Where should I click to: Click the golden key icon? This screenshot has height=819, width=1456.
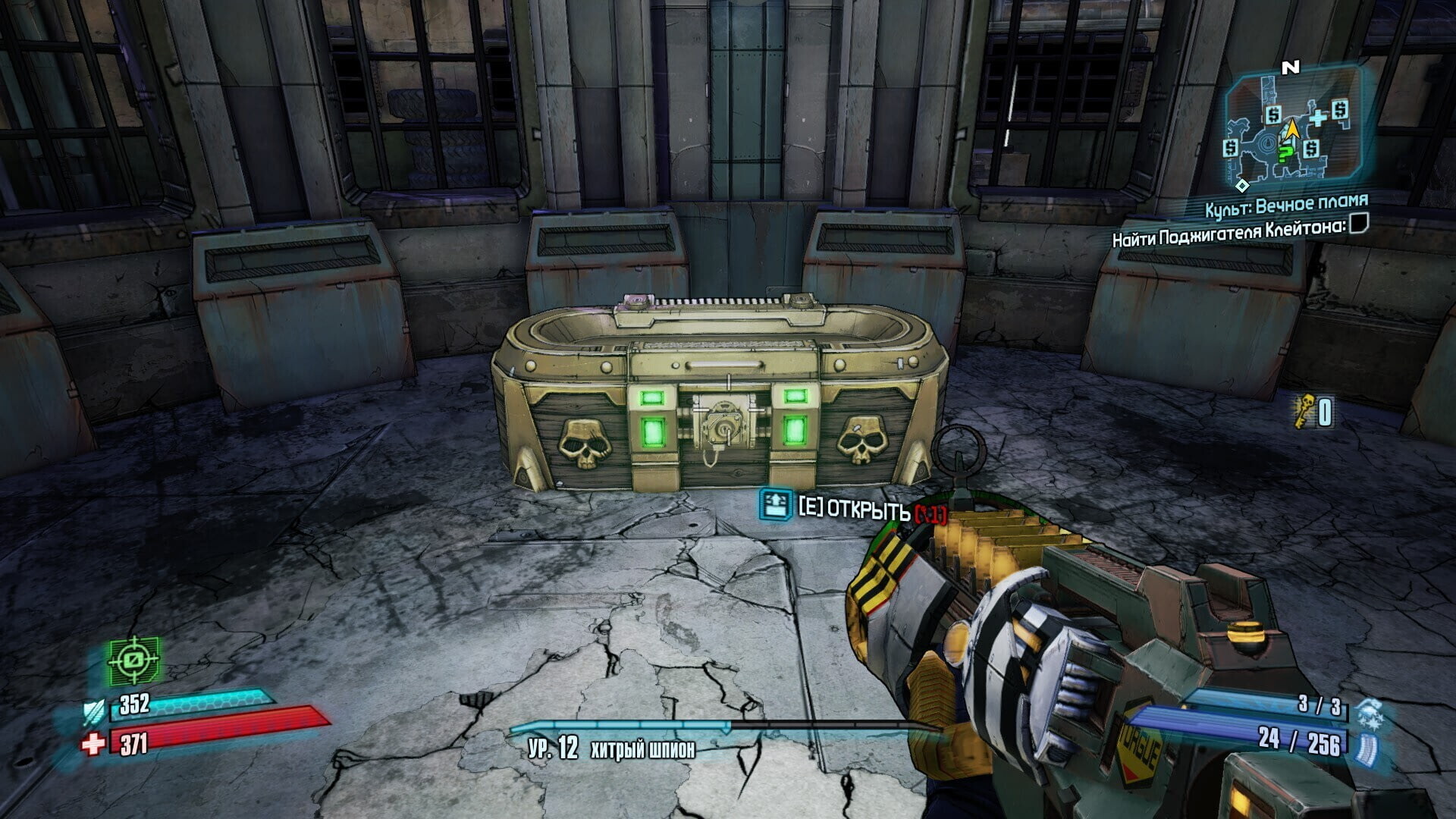point(1304,411)
